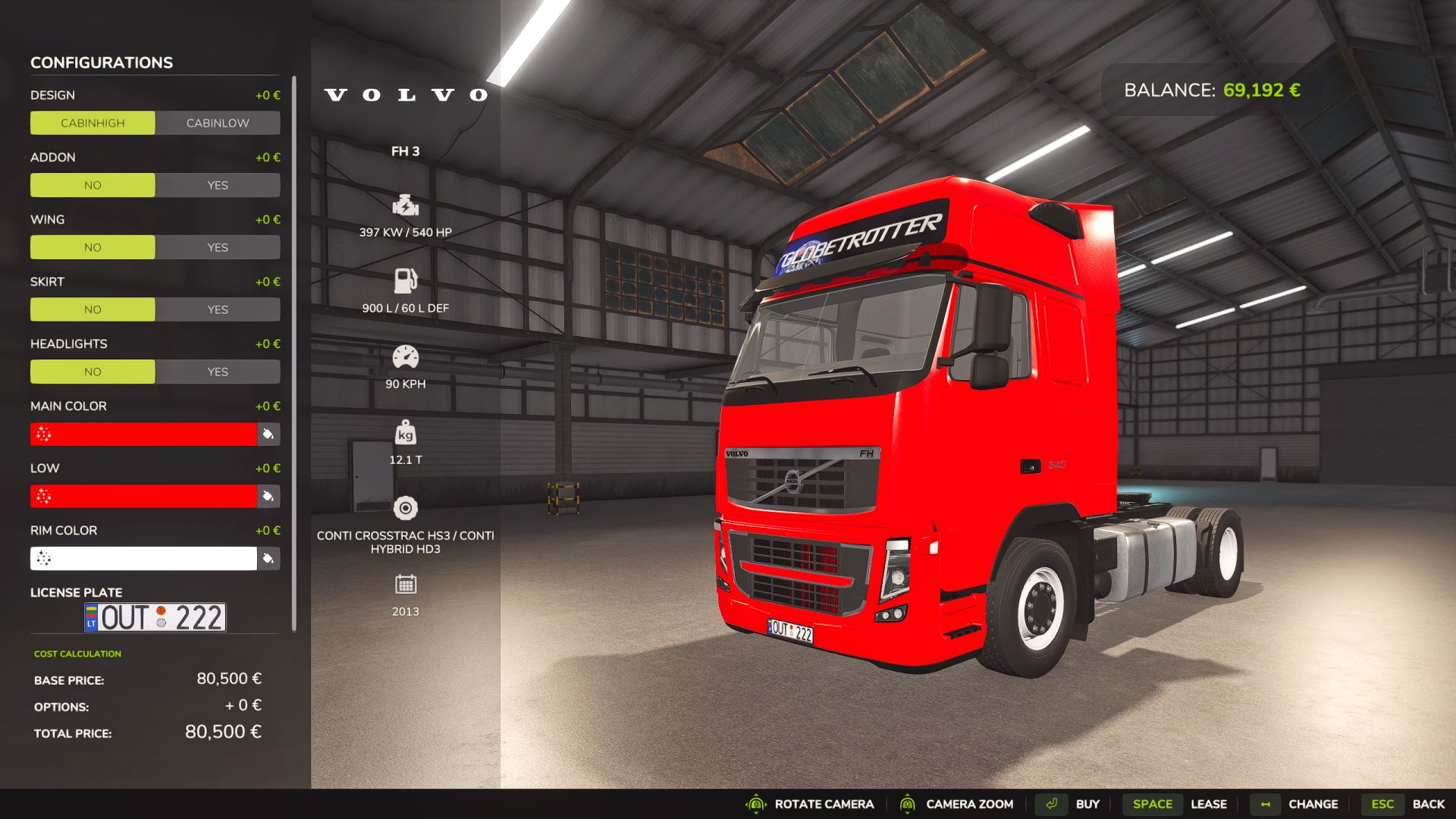Screen dimensions: 1456x819
Task: Enable the Wing by choosing YES
Action: [218, 247]
